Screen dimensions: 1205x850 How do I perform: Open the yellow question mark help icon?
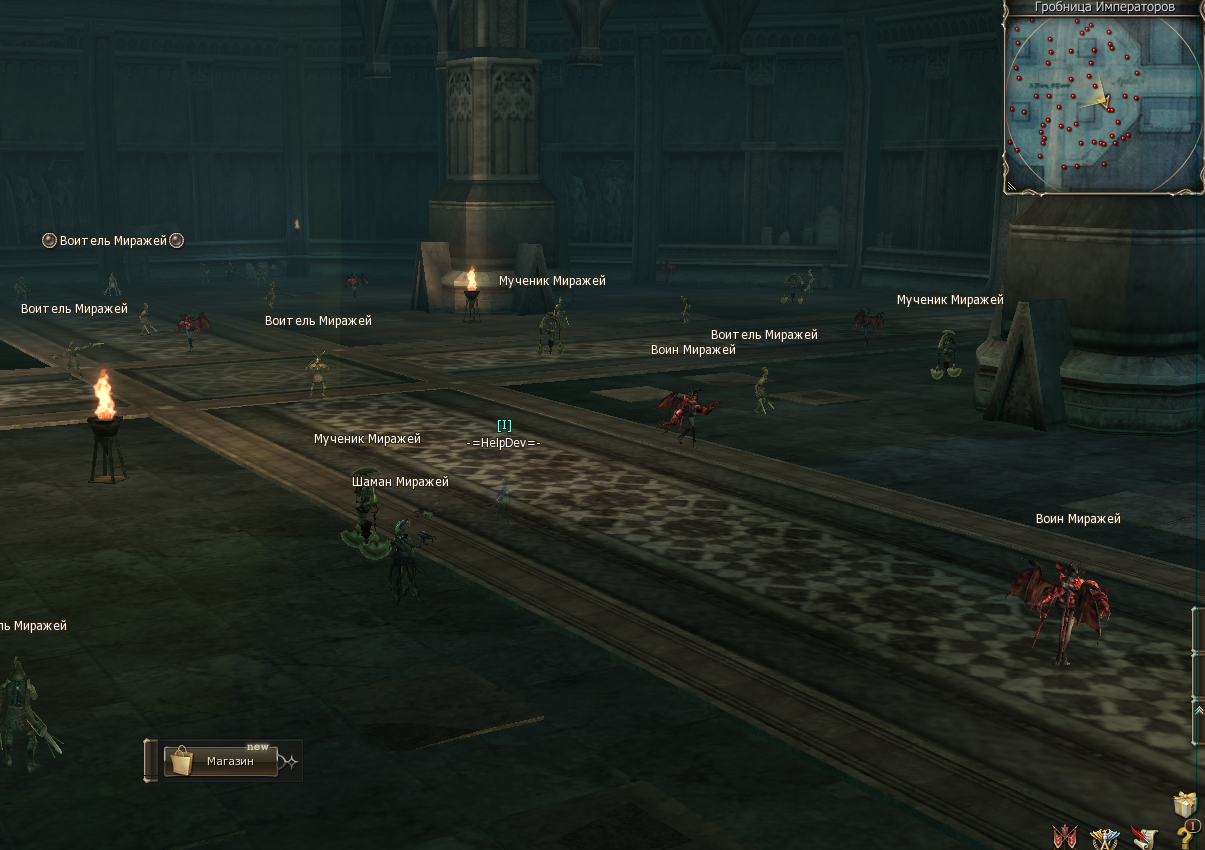point(1185,836)
